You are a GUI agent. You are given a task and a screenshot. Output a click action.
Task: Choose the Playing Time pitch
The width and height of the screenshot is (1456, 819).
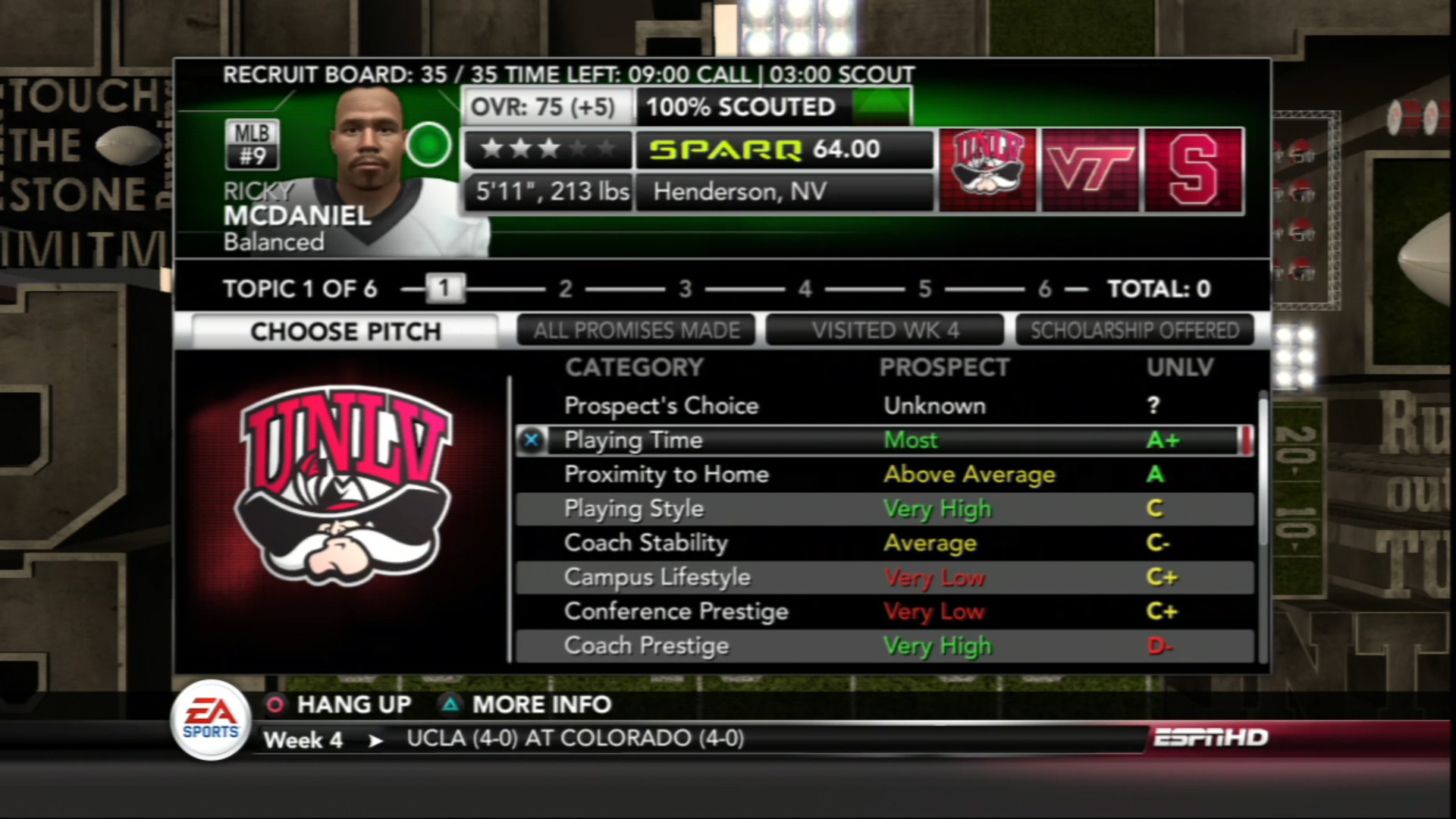[883, 441]
